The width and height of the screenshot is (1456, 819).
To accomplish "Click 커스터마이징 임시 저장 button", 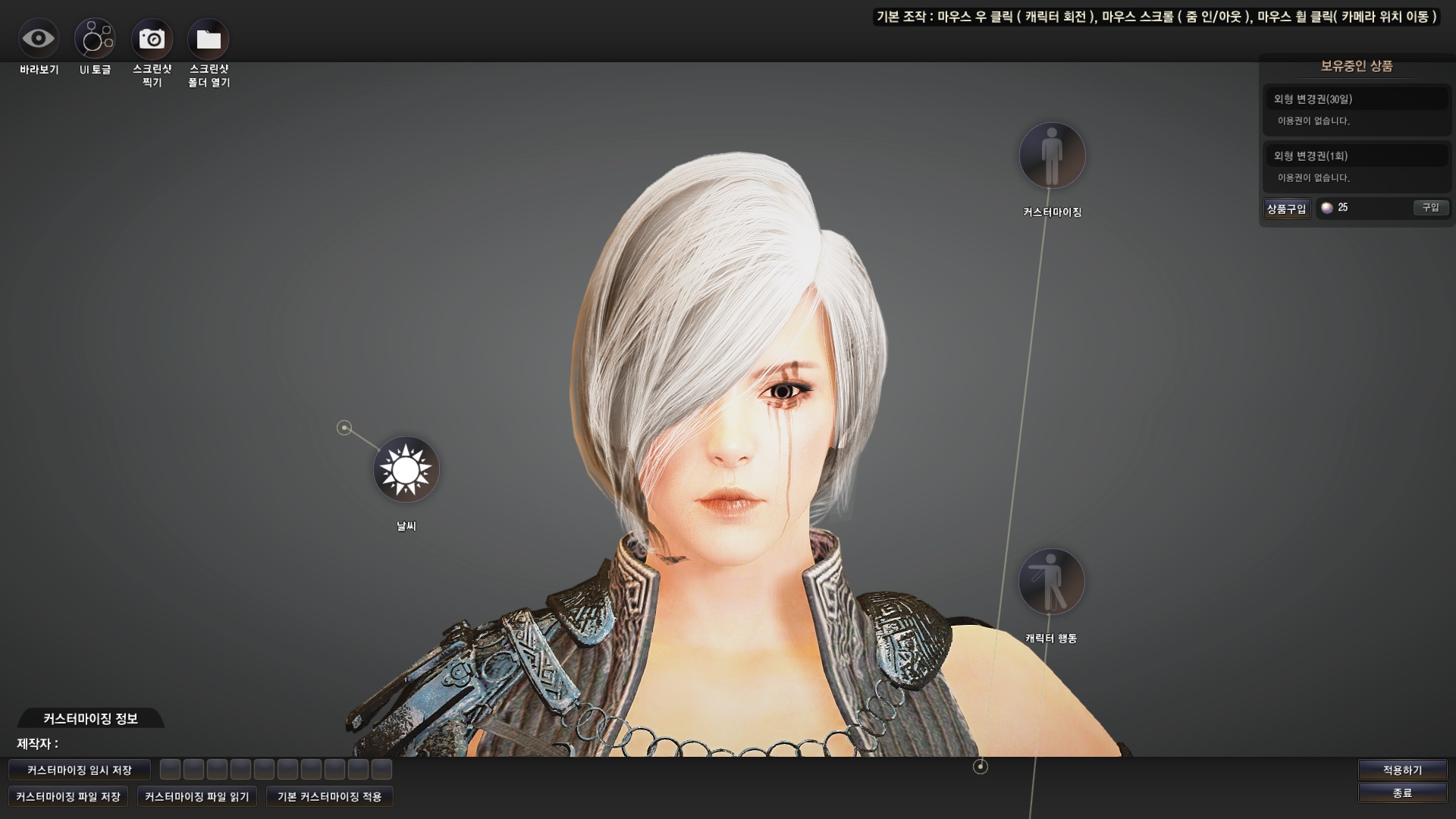I will (80, 770).
